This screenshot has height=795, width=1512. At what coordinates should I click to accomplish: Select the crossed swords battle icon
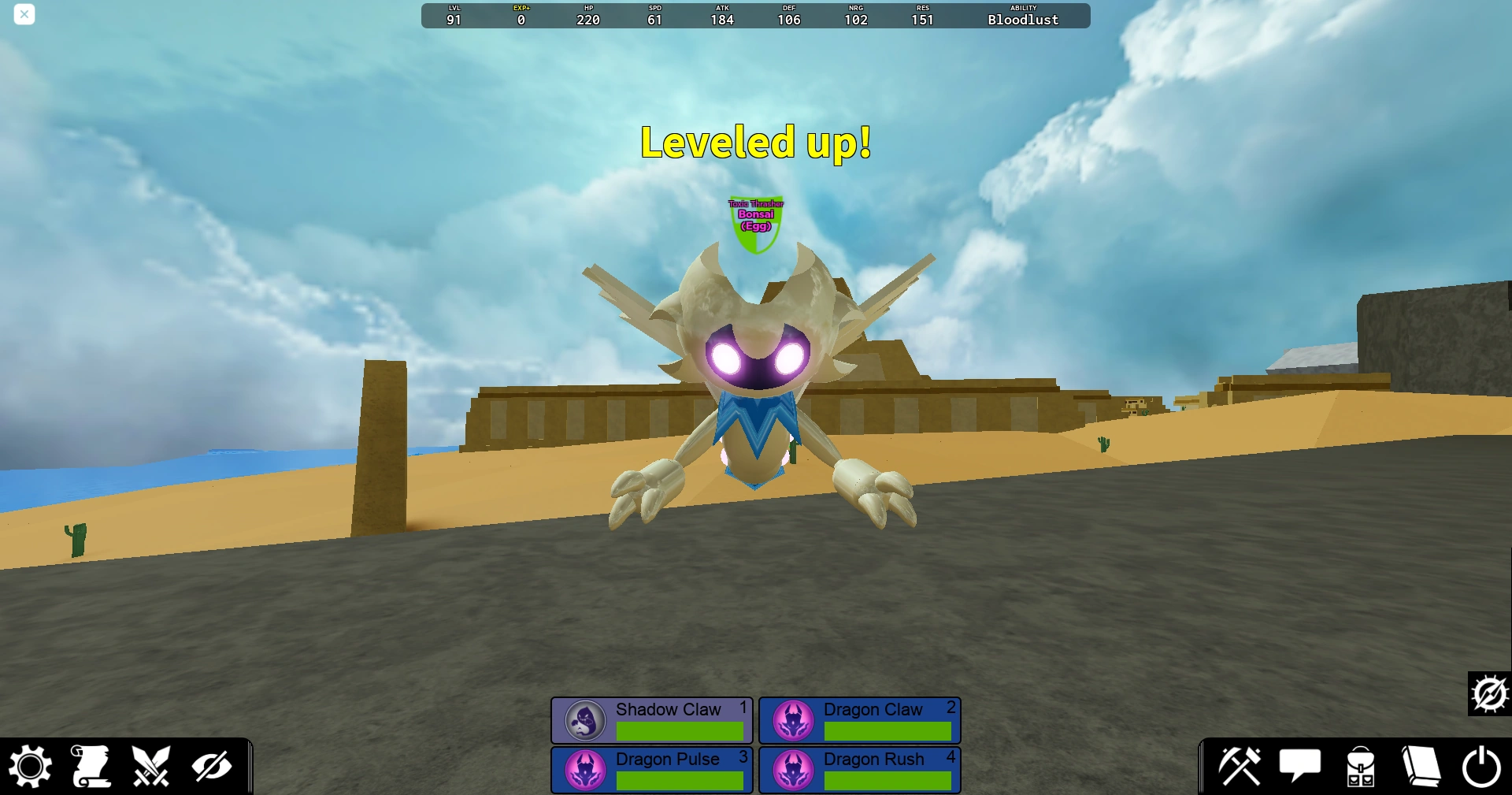(x=152, y=765)
